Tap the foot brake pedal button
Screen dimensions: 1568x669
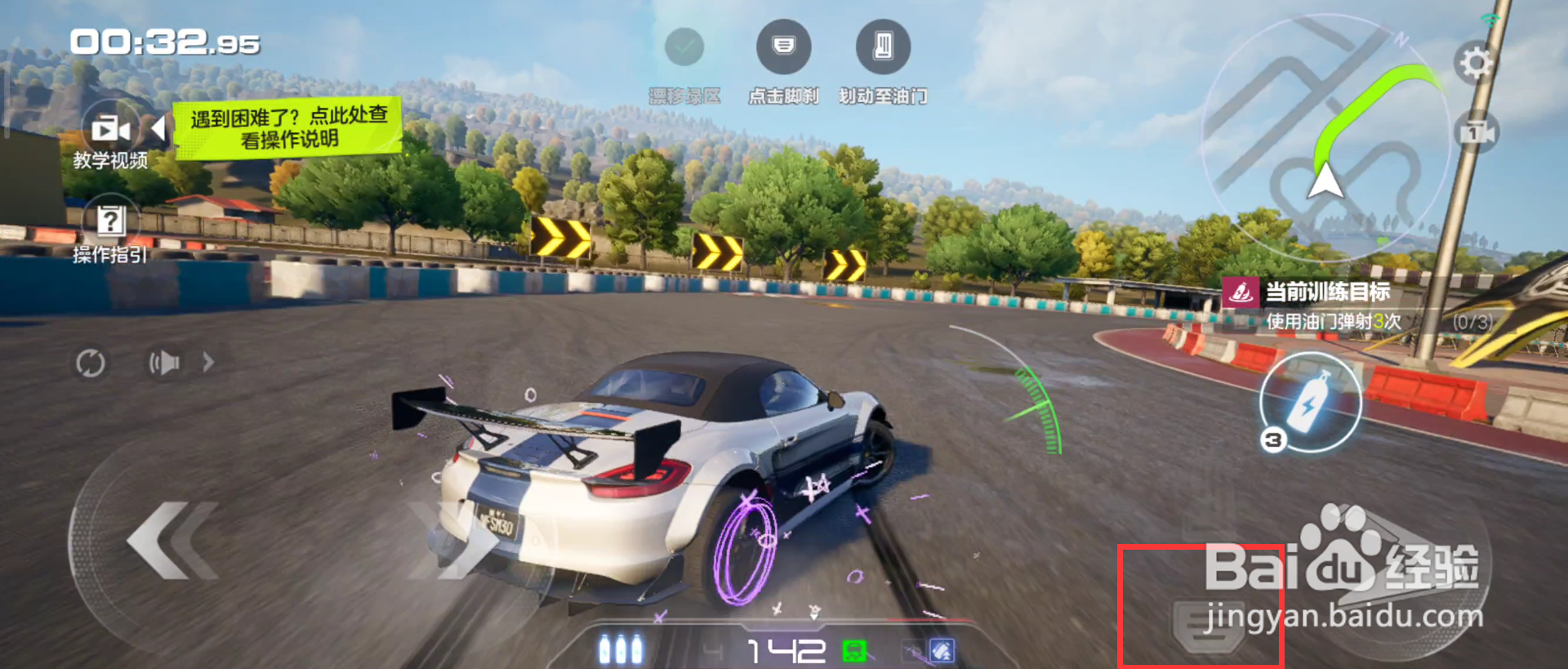(x=1209, y=627)
